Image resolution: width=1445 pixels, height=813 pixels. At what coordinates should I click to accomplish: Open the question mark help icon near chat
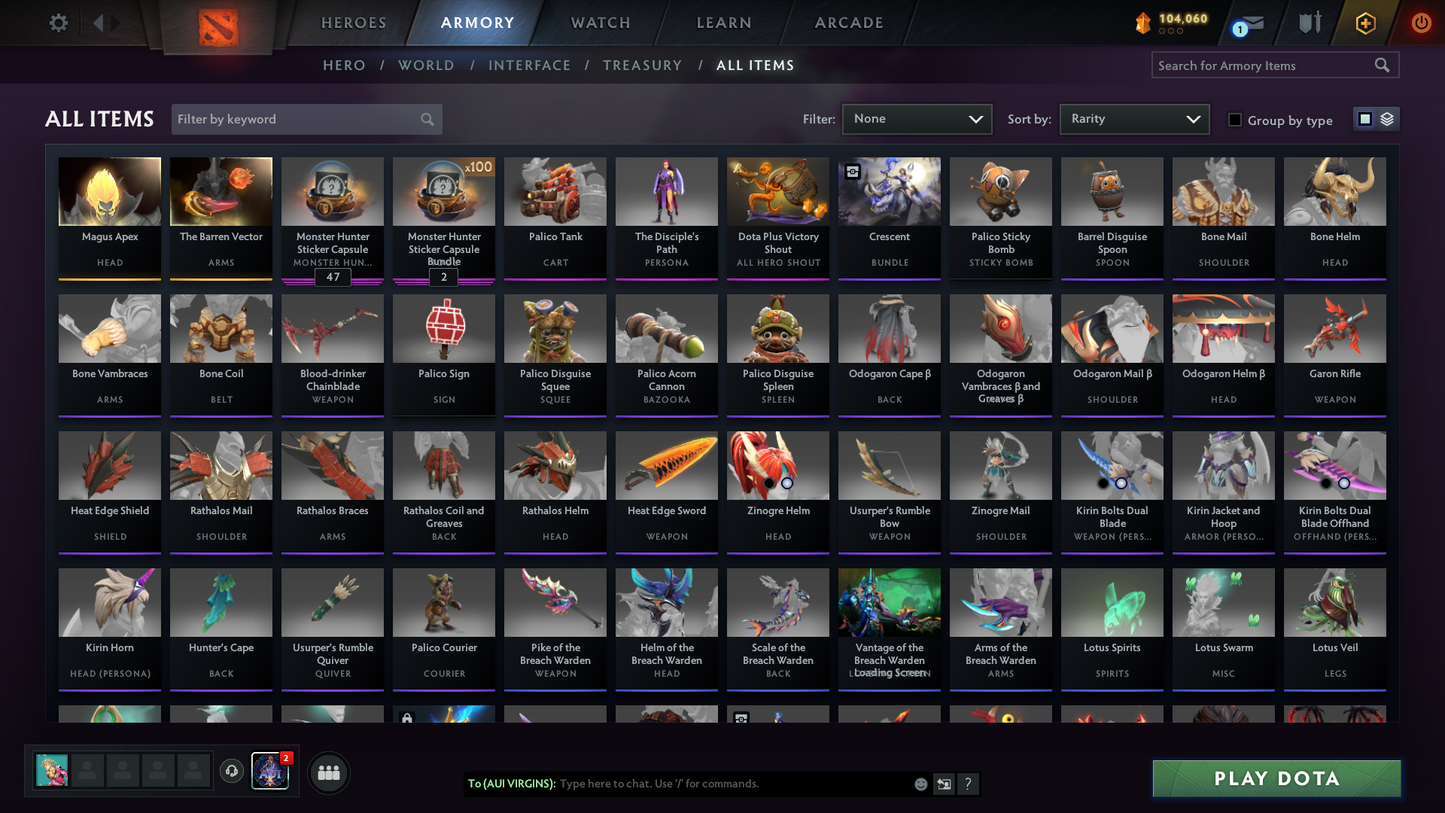[967, 784]
